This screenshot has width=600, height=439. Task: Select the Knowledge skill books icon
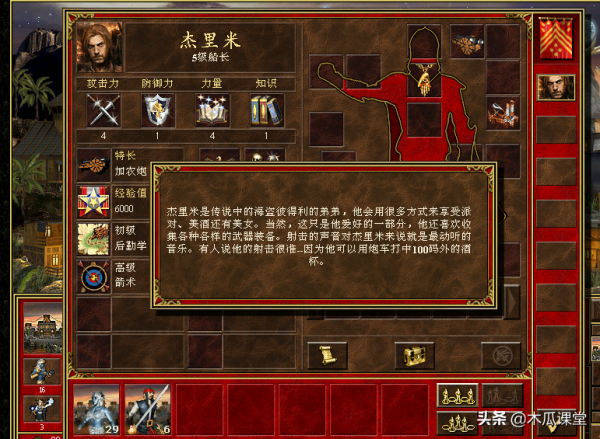[266, 110]
